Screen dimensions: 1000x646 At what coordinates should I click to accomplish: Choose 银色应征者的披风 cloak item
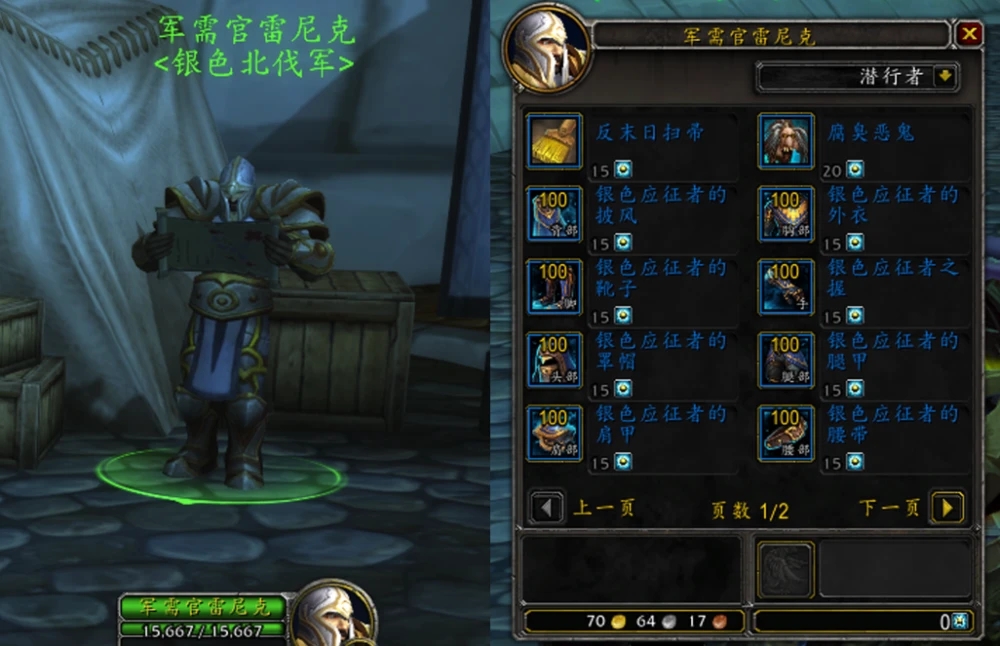(555, 213)
